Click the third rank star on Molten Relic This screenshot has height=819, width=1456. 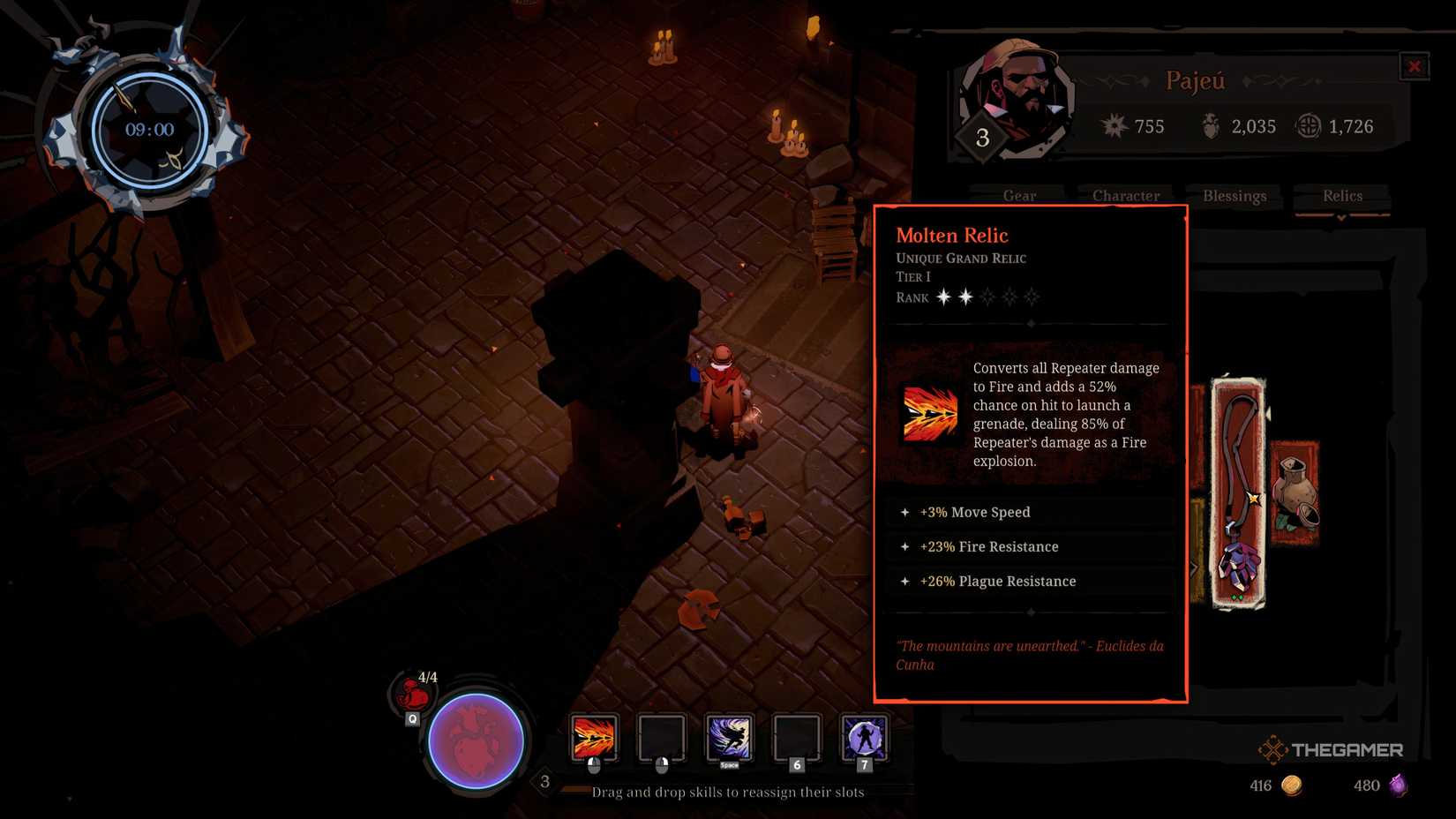point(986,297)
